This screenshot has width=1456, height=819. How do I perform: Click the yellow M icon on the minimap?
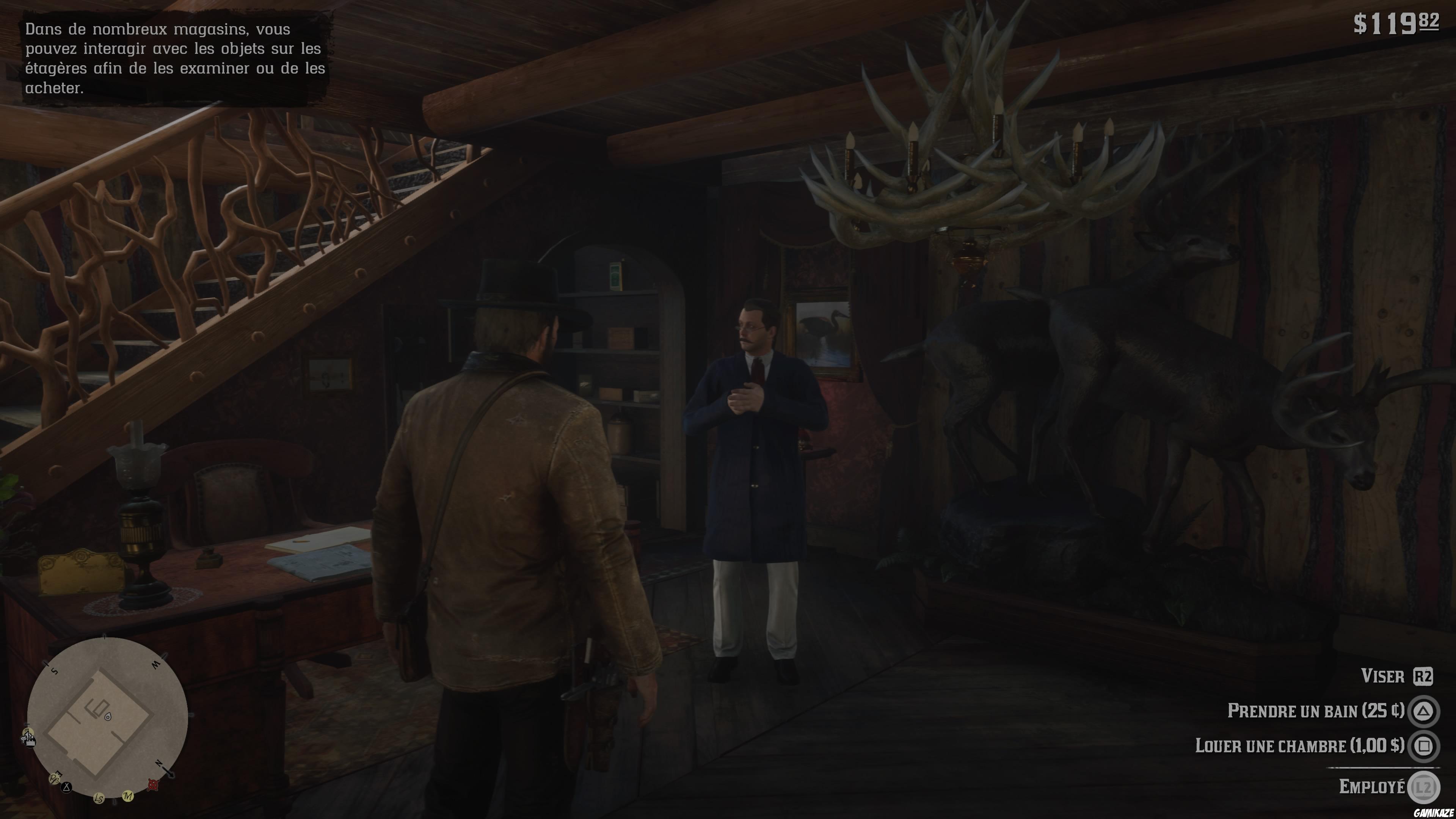pos(128,796)
